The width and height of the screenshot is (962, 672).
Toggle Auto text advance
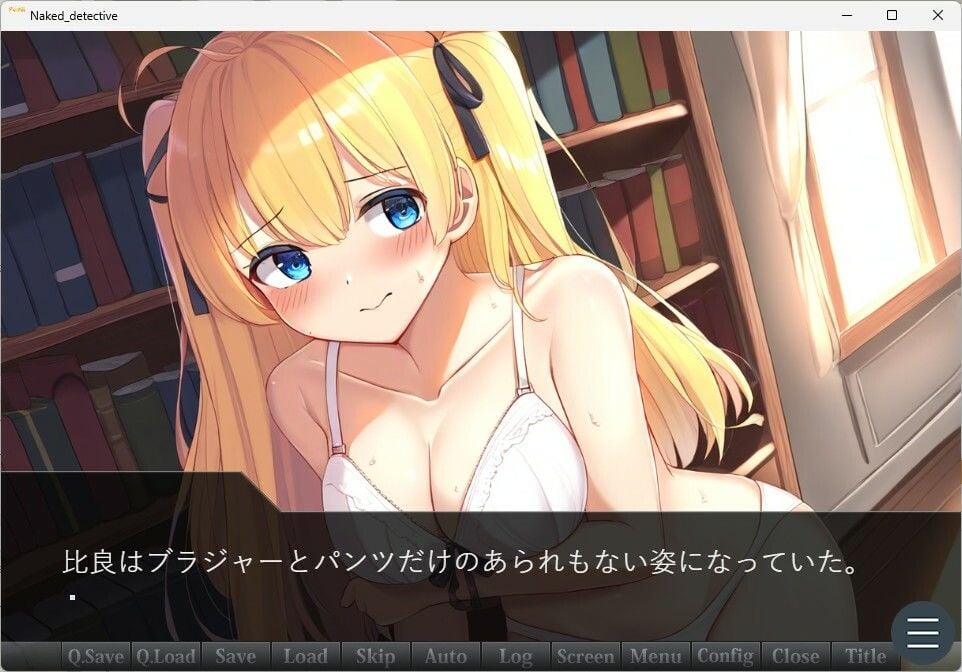[445, 656]
